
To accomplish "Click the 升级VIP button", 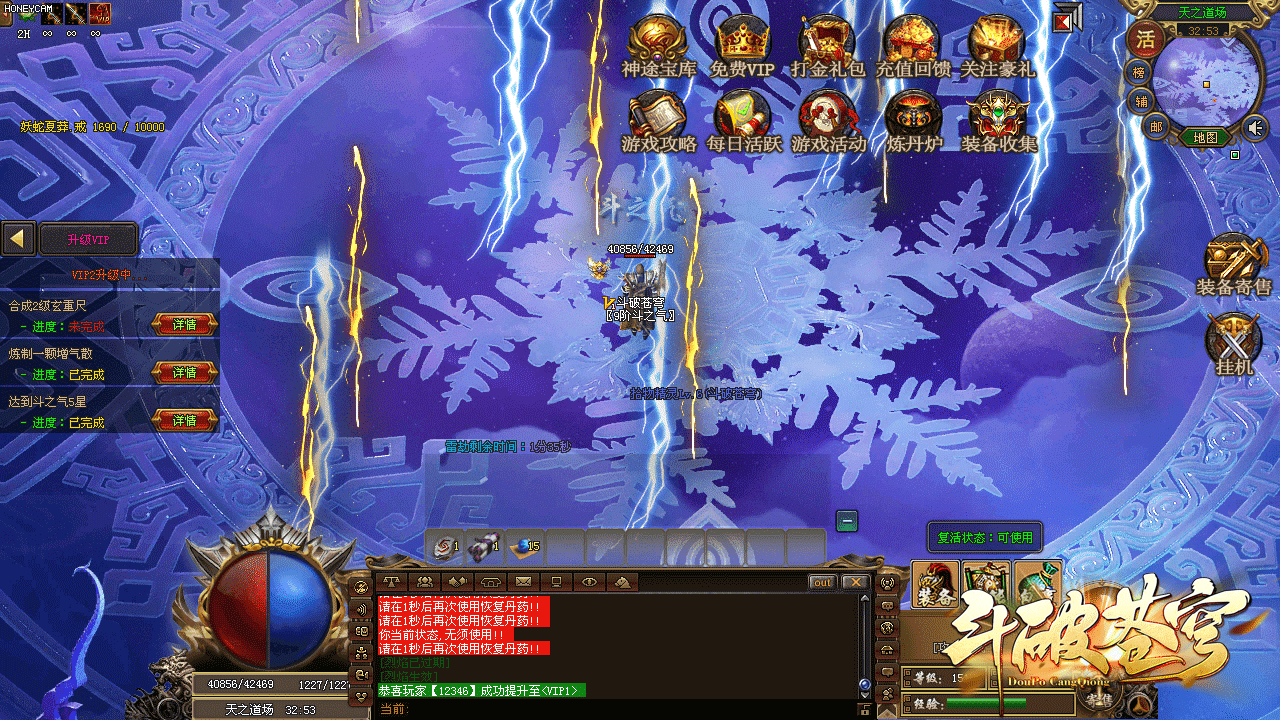I will click(88, 240).
